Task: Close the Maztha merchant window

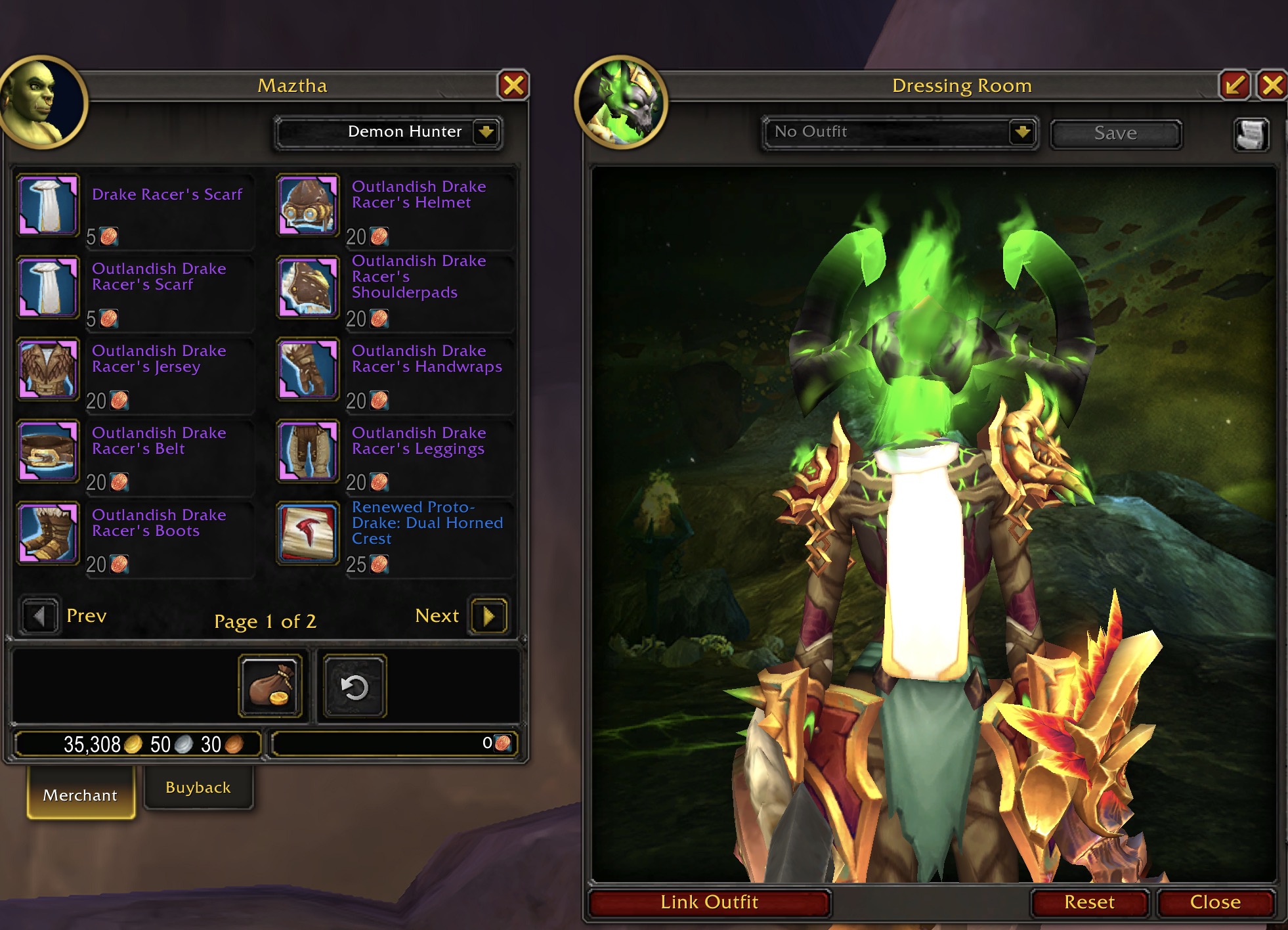Action: (x=513, y=85)
